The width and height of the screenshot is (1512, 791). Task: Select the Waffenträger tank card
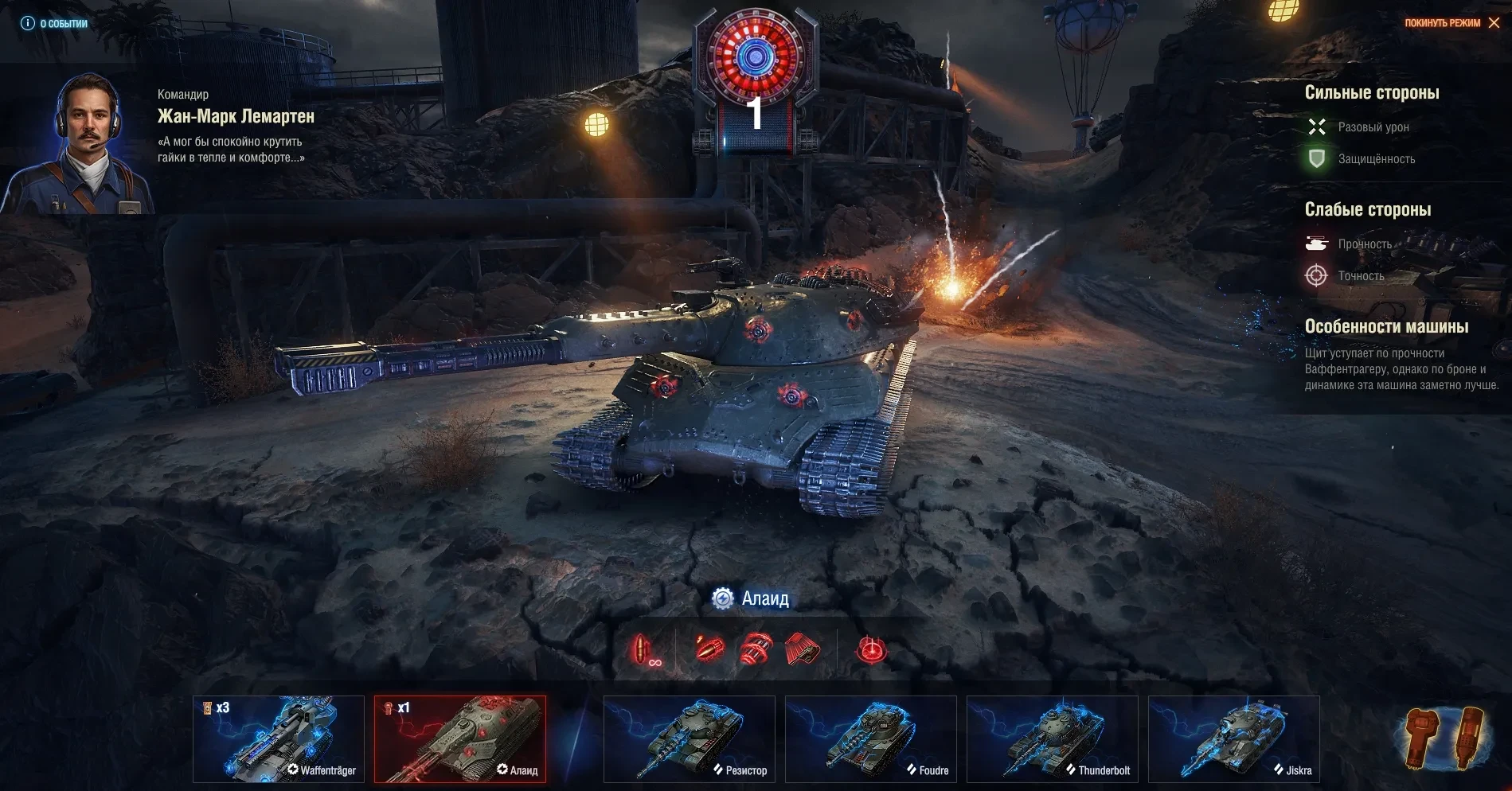[279, 739]
